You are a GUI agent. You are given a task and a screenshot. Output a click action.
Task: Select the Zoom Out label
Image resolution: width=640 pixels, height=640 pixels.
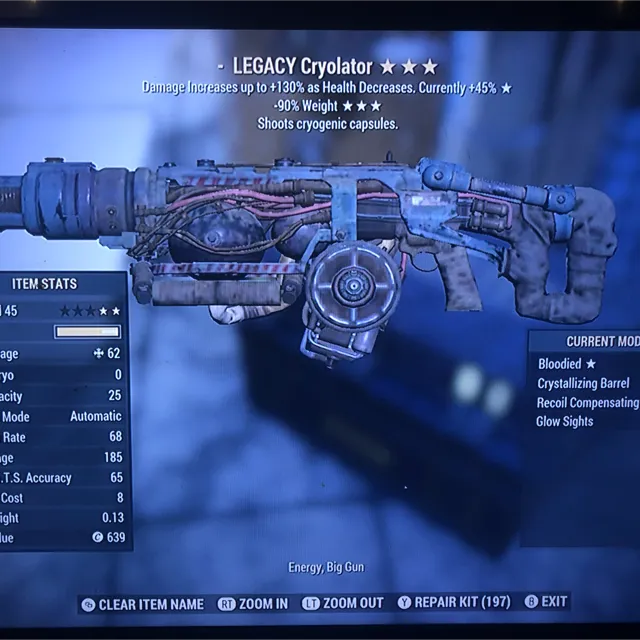tap(352, 604)
